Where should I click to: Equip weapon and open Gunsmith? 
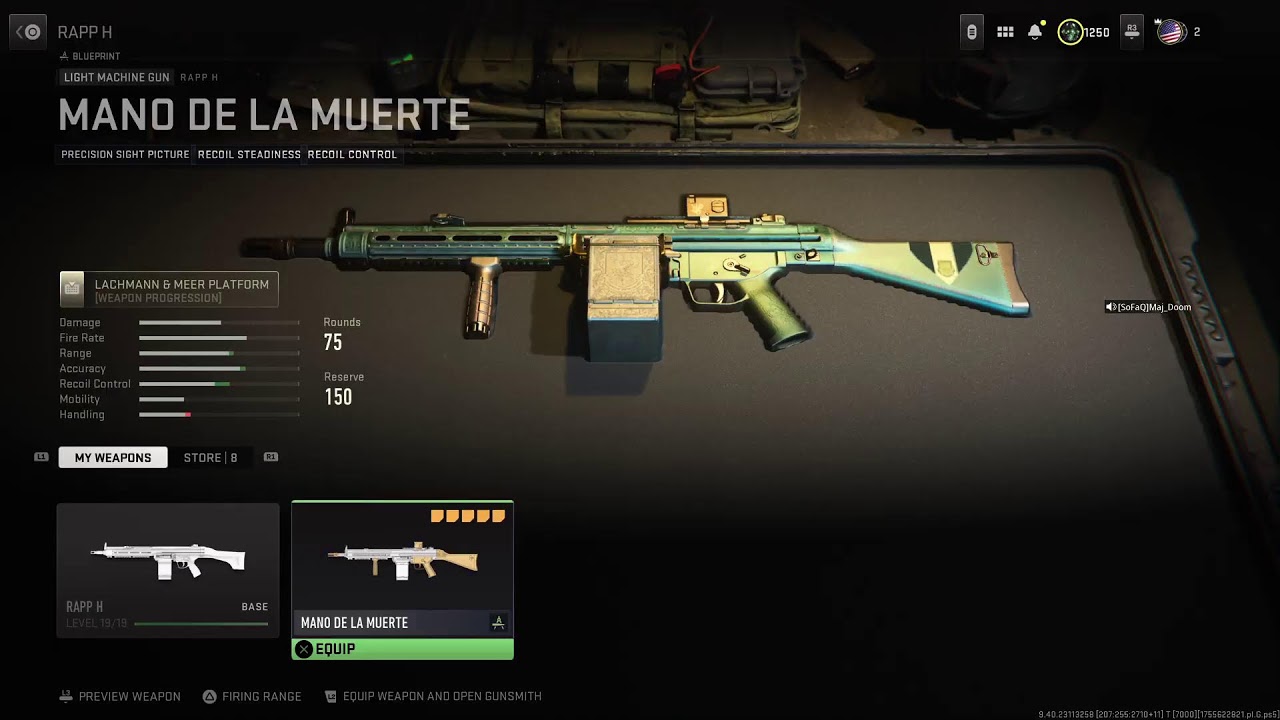click(433, 696)
